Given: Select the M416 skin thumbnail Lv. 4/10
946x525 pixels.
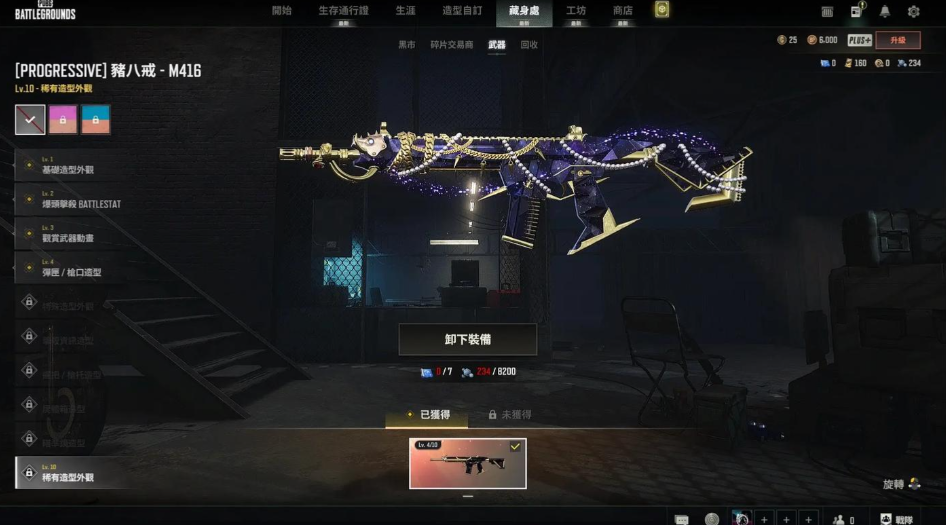Looking at the screenshot, I should (467, 463).
